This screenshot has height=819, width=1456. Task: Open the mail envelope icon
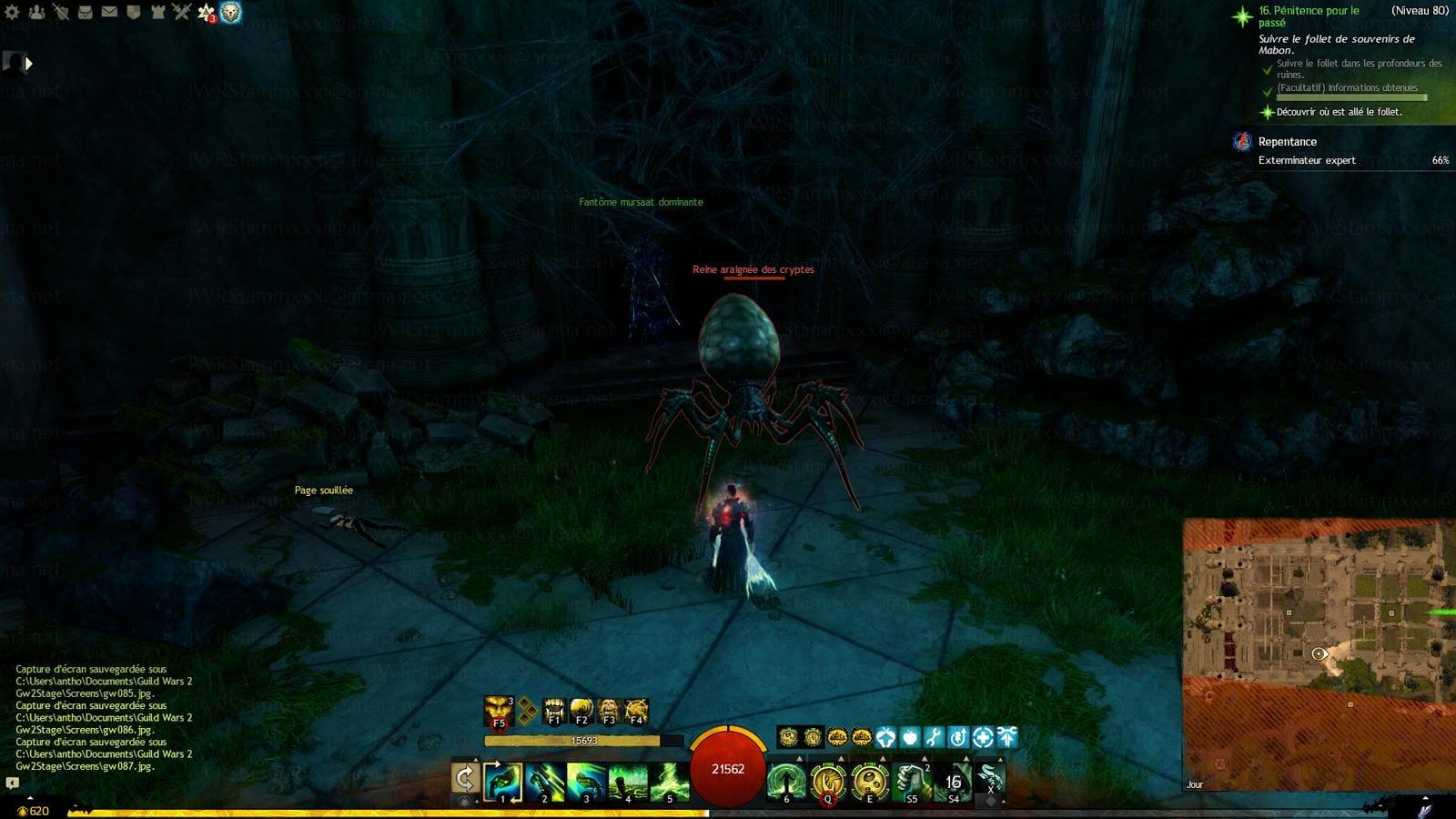109,12
